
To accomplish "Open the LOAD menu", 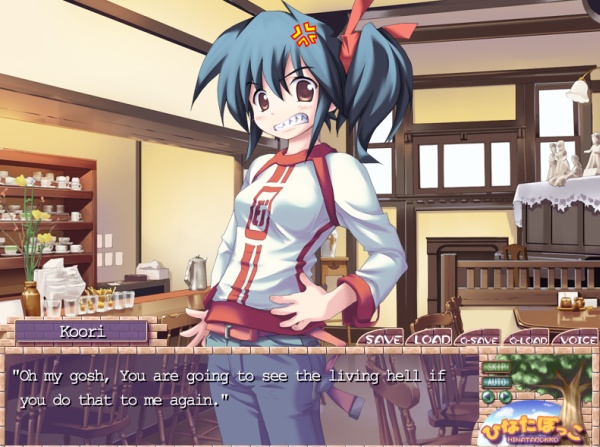I will (x=429, y=338).
